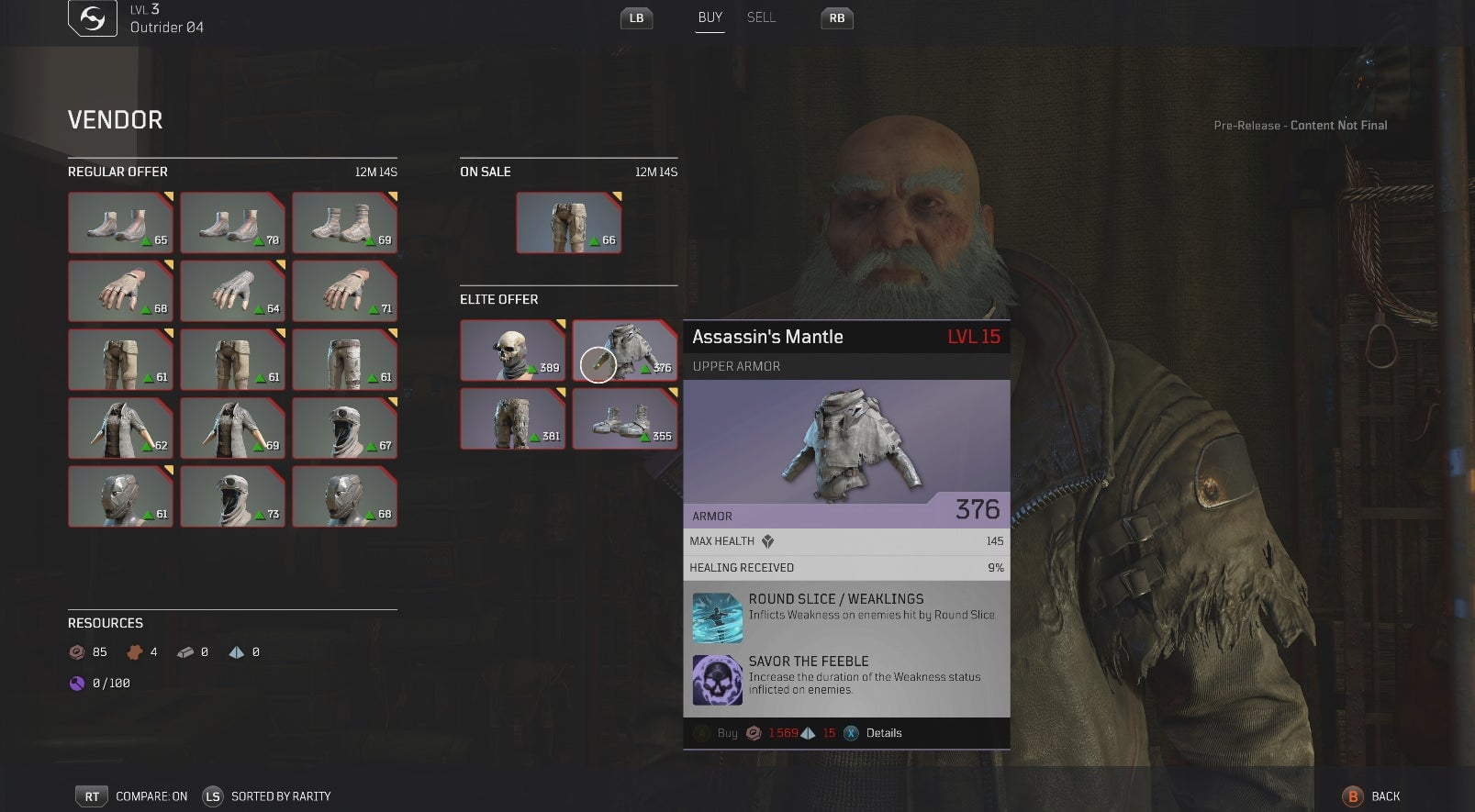Switch to the Sell tab
The image size is (1475, 812).
tap(762, 17)
